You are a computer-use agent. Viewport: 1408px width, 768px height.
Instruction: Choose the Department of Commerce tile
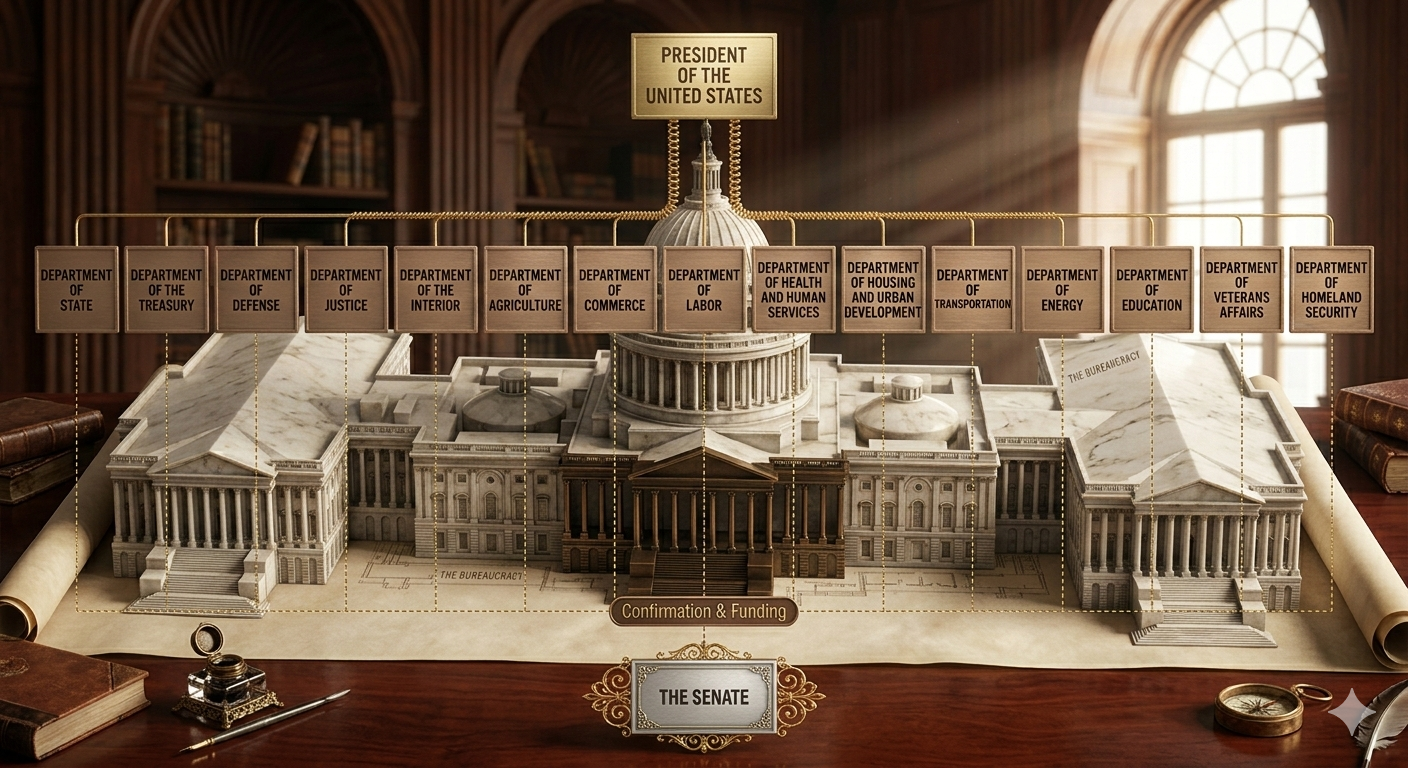(x=614, y=289)
